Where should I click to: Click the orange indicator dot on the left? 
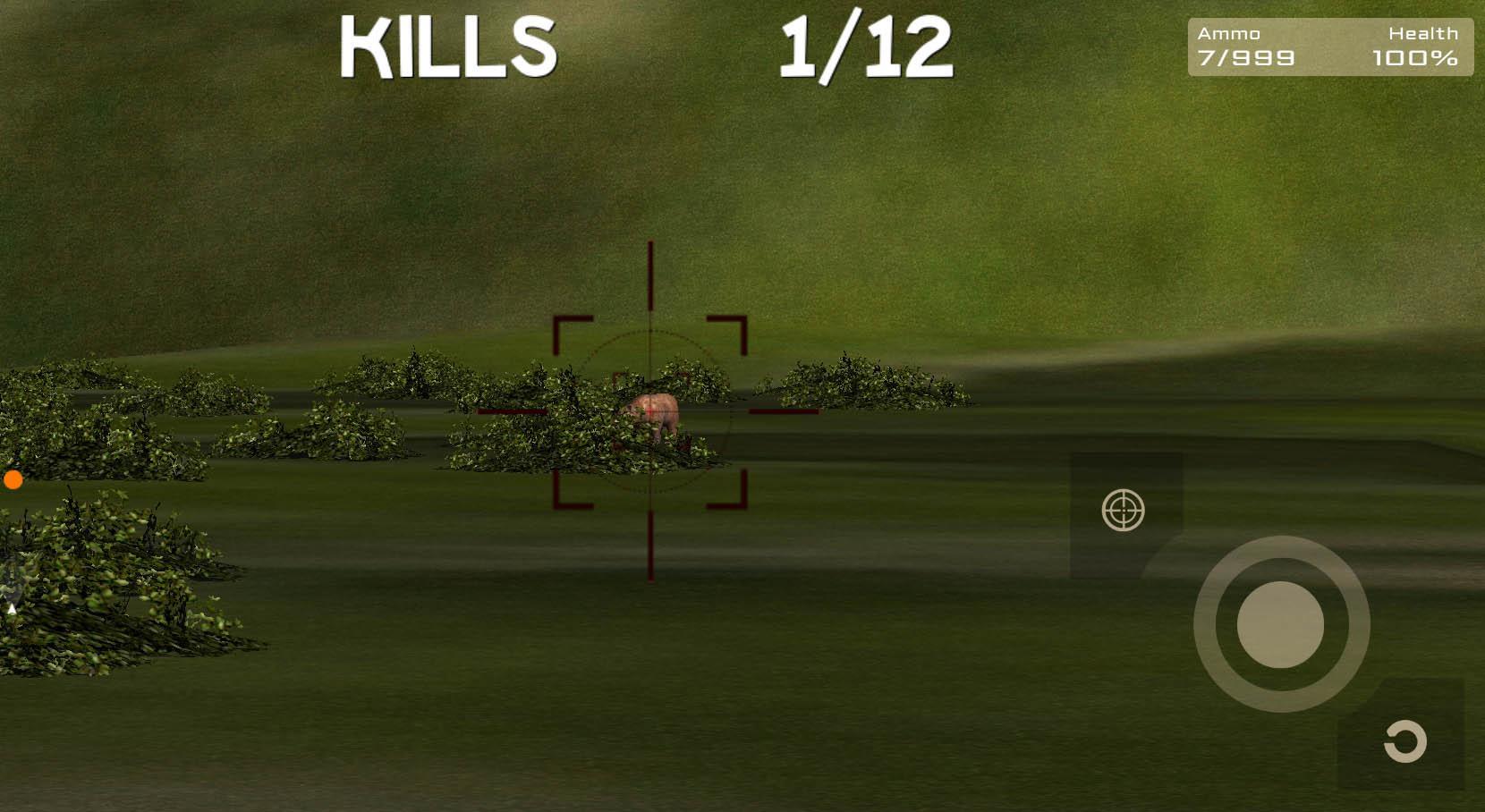pyautogui.click(x=13, y=480)
